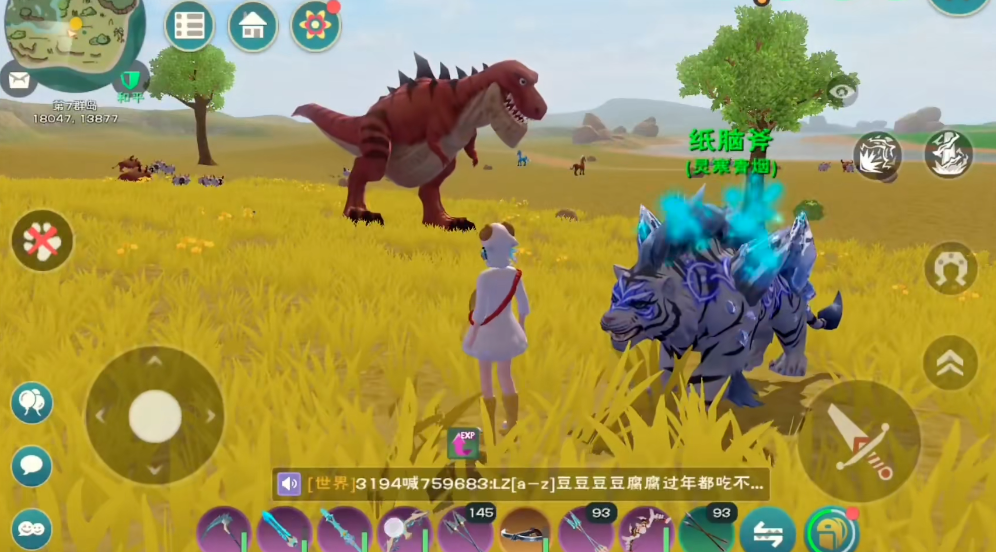The image size is (996, 552).
Task: Open the balloons icon button
Action: click(x=32, y=403)
